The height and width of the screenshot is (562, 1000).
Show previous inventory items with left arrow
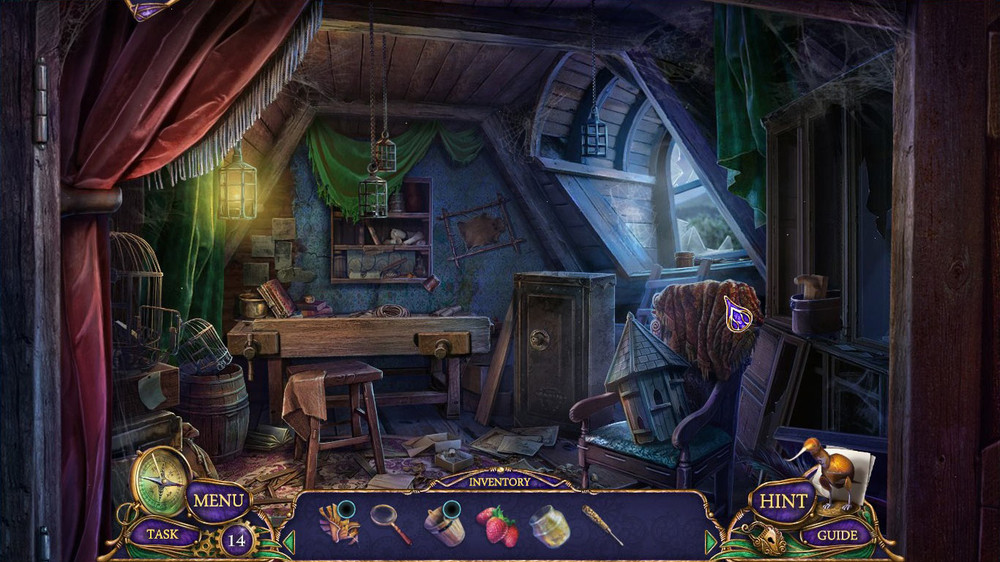(x=289, y=542)
